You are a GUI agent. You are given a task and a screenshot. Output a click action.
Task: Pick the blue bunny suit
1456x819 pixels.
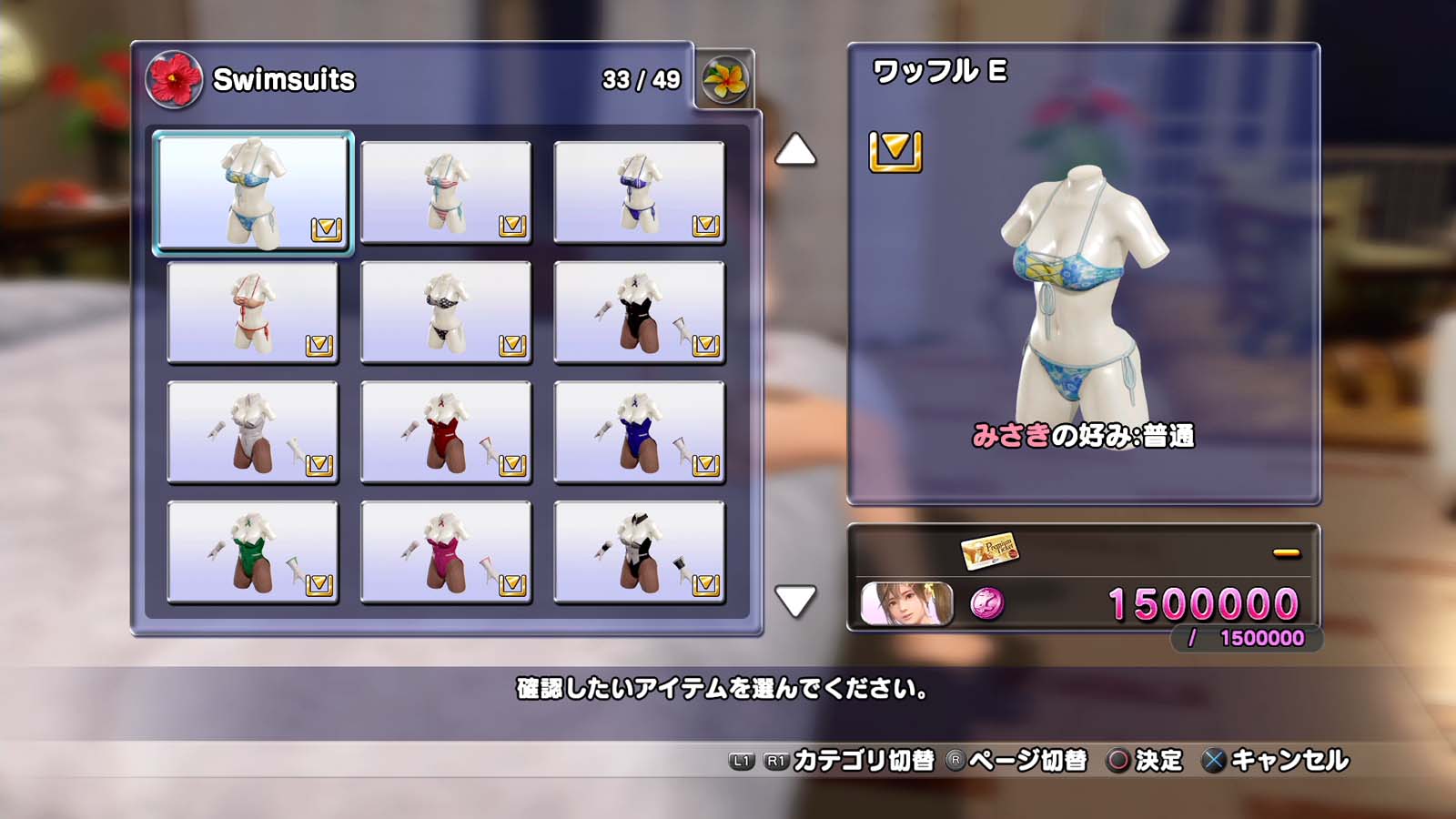(639, 432)
